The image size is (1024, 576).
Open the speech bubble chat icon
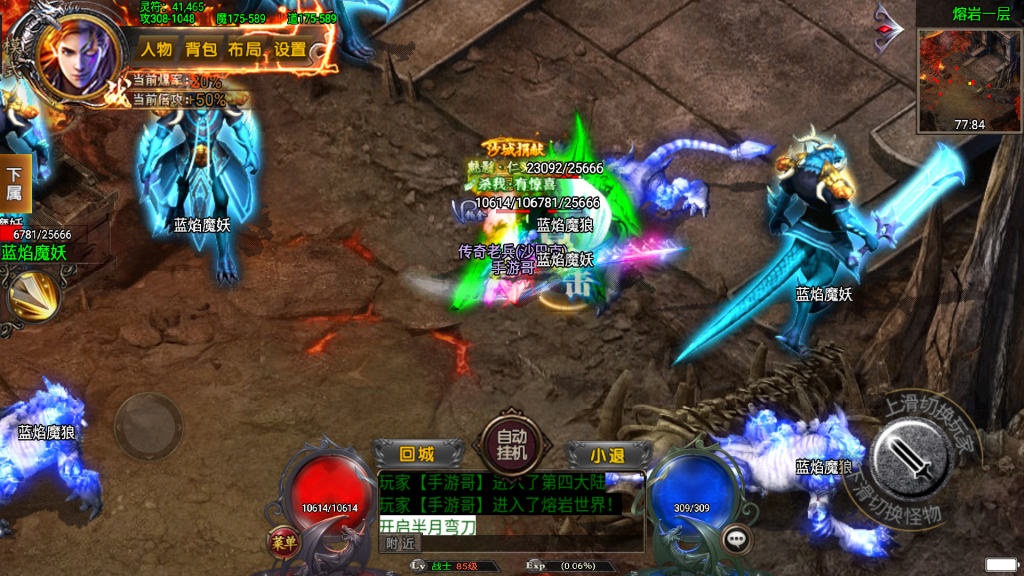pos(739,538)
